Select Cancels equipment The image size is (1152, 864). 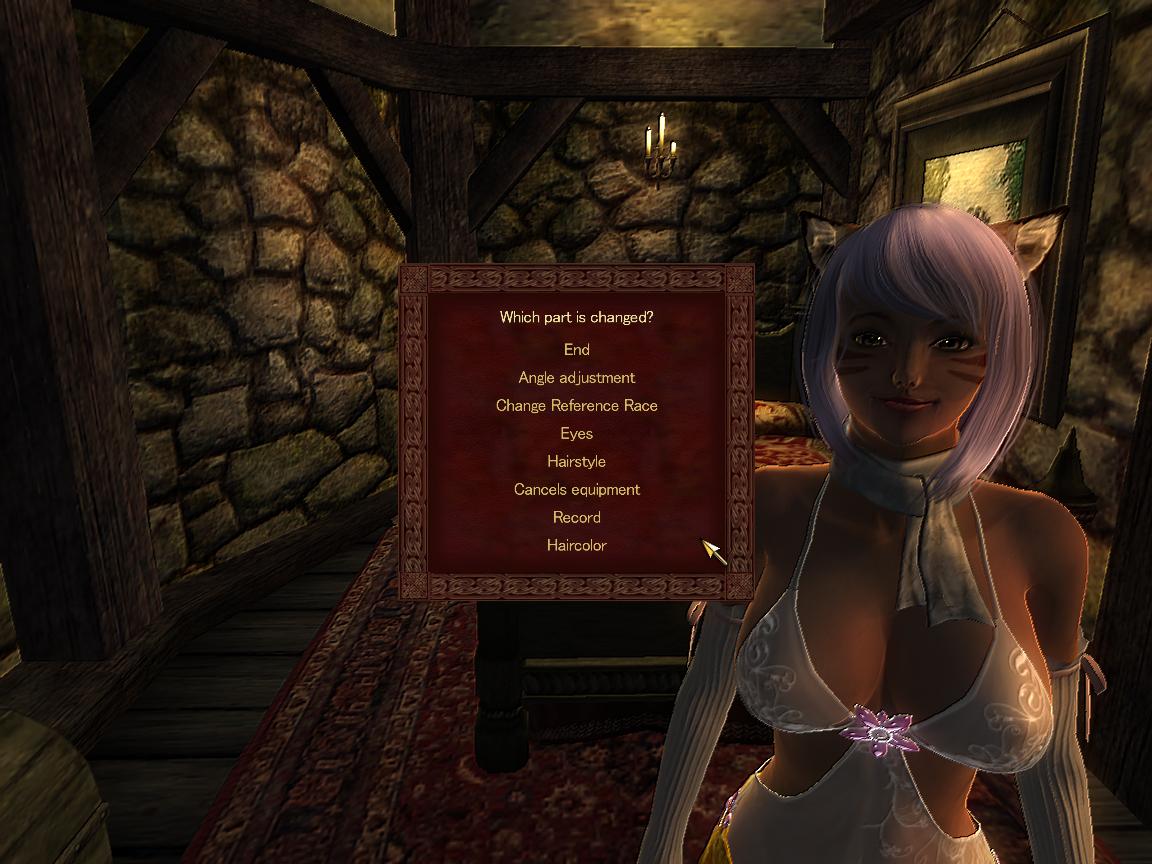click(576, 490)
